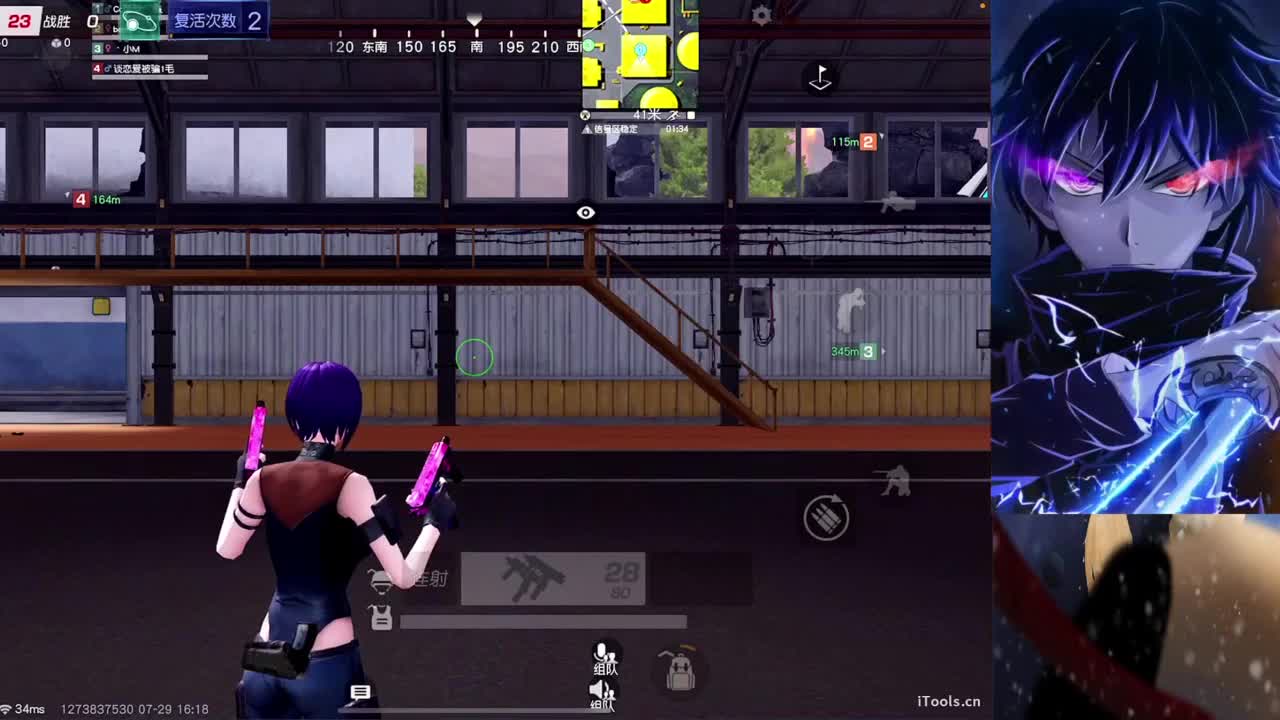Select the grenade throwable icon
The height and width of the screenshot is (720, 1280).
[x=826, y=517]
